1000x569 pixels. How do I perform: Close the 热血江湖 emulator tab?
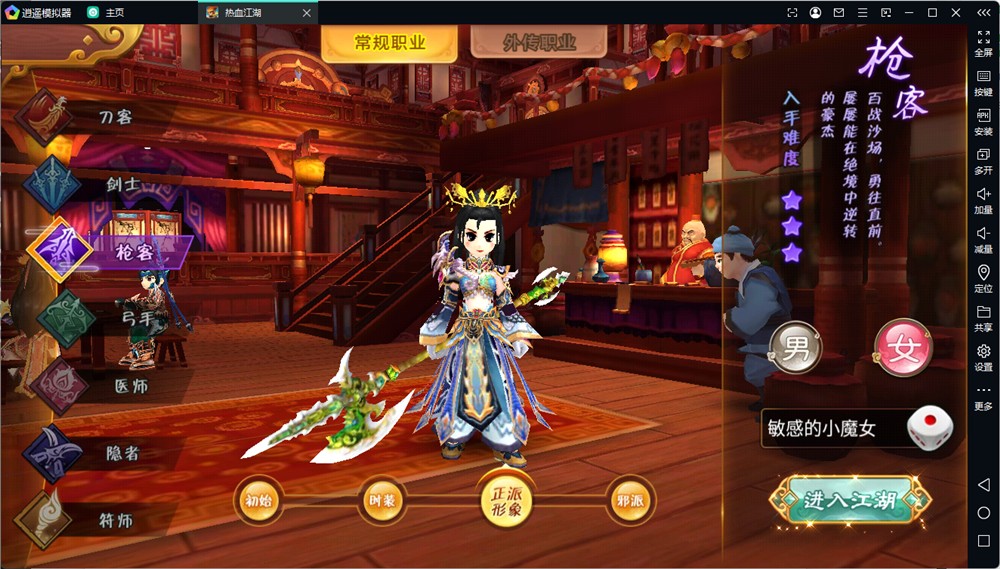coord(306,13)
